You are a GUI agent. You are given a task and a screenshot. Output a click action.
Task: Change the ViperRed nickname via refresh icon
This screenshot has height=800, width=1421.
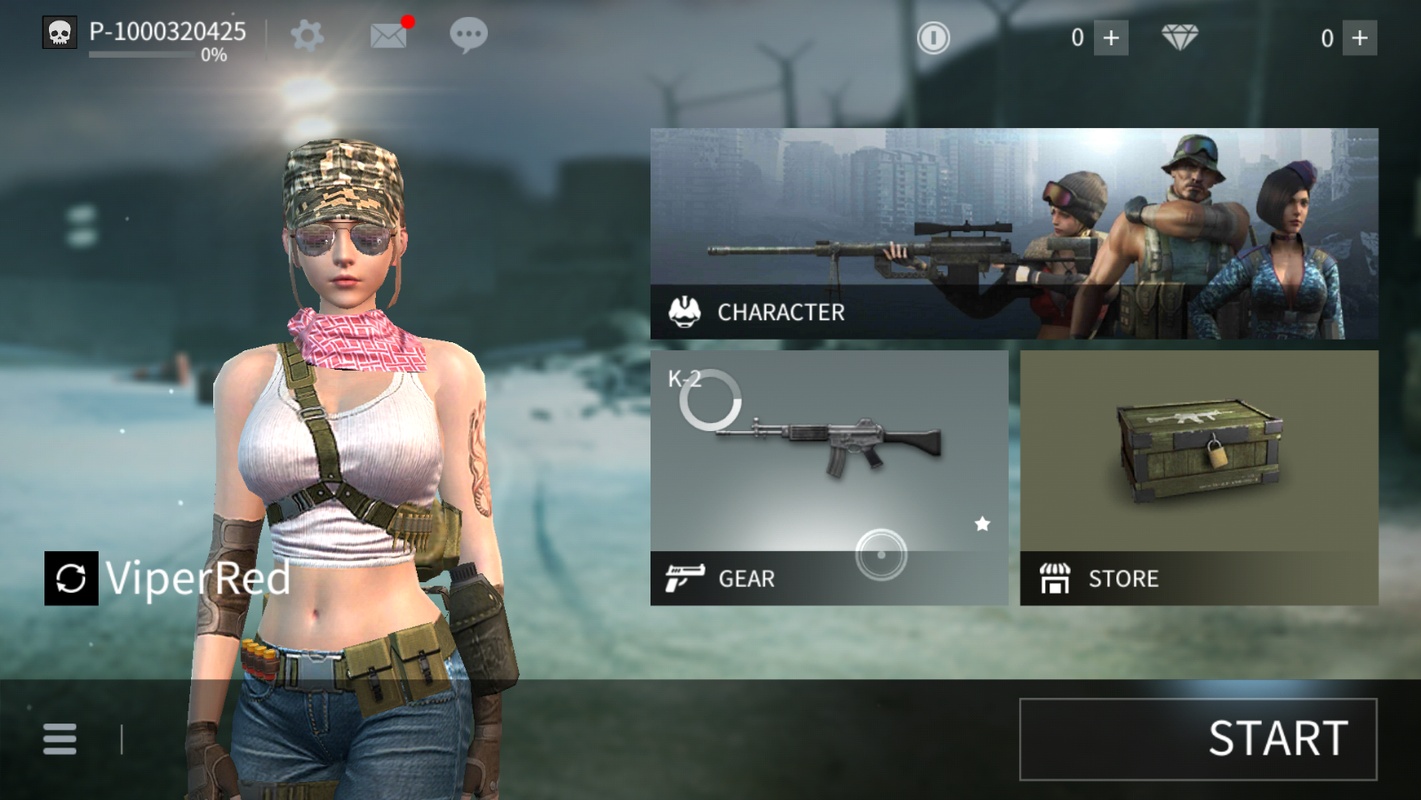[x=71, y=578]
